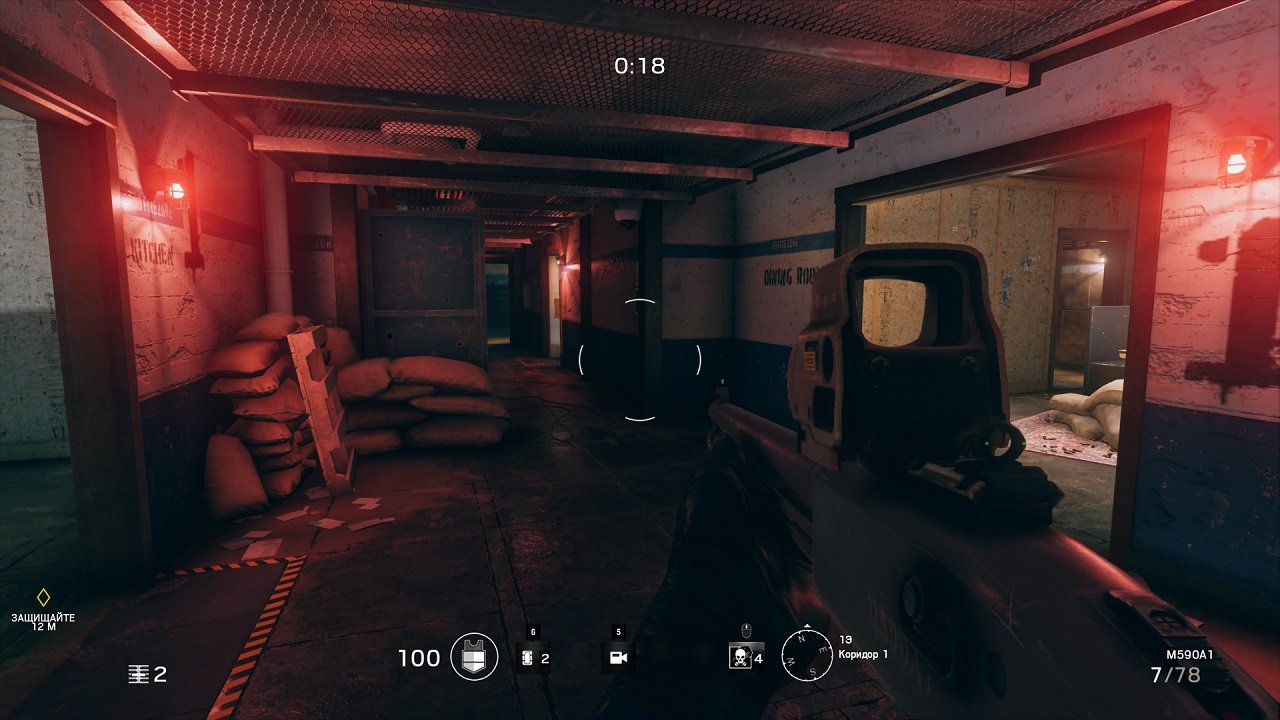The height and width of the screenshot is (720, 1280).
Task: Click the drone camera gadget icon
Action: click(618, 656)
